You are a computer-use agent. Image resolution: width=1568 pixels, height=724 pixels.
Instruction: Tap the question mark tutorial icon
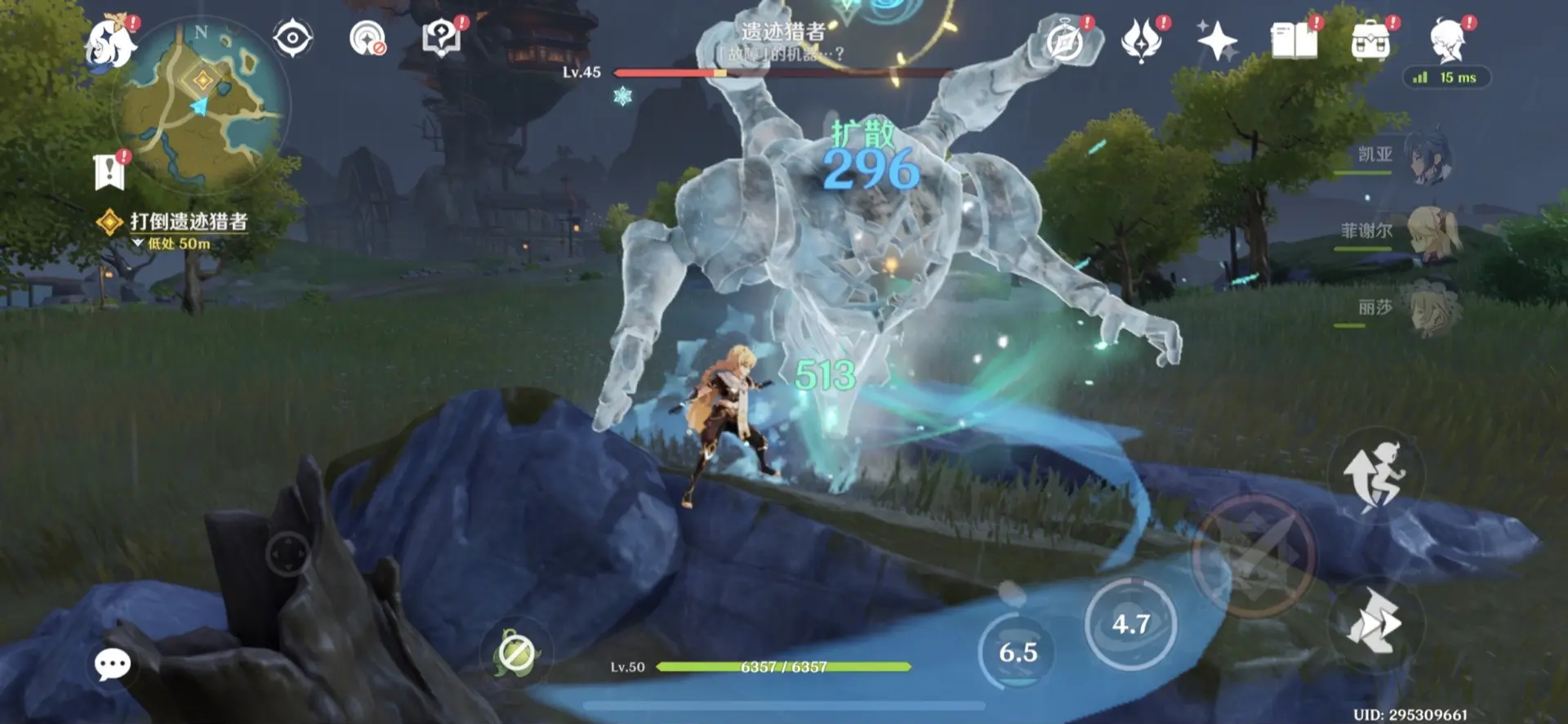pyautogui.click(x=441, y=38)
